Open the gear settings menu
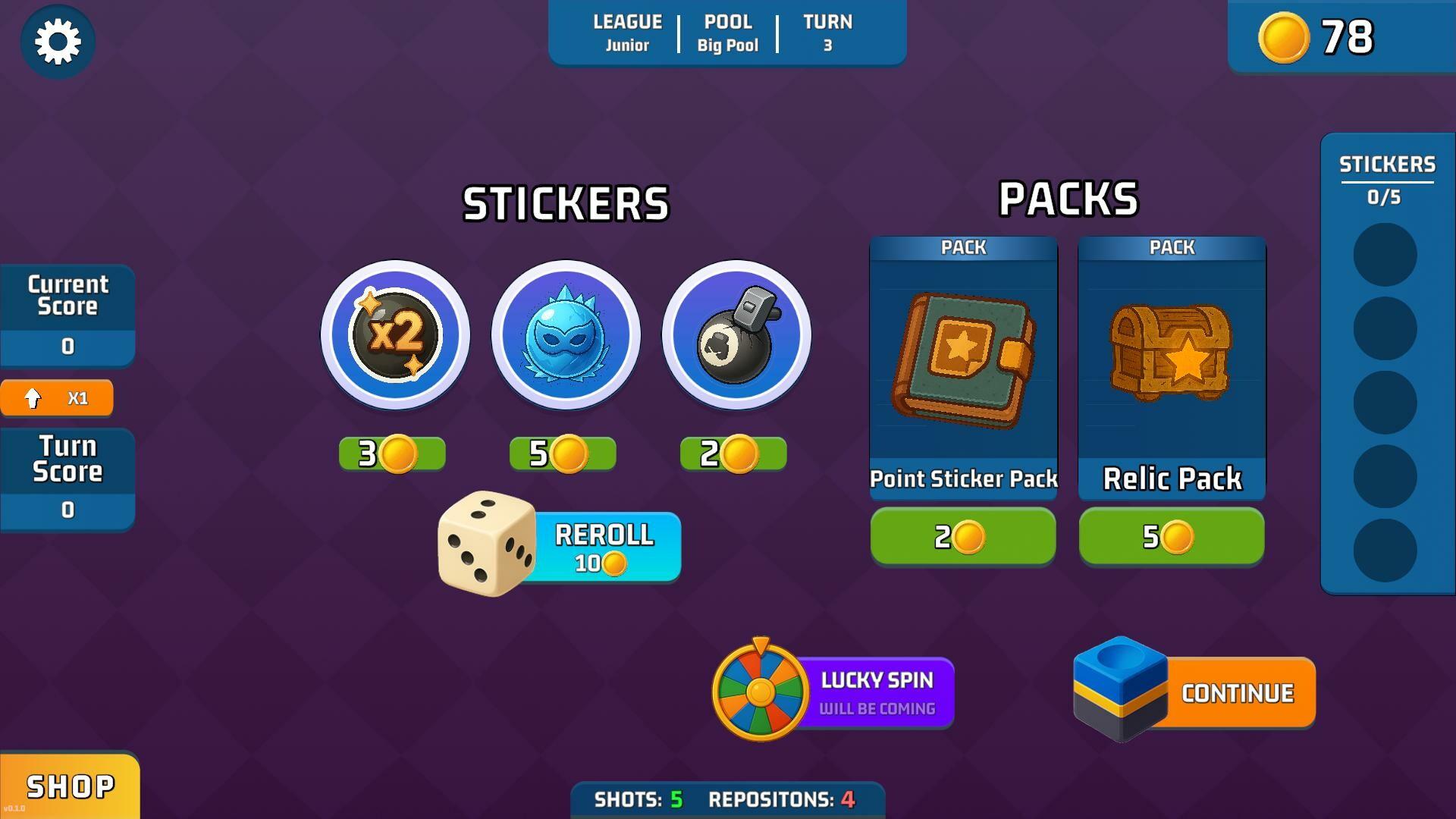 (58, 42)
